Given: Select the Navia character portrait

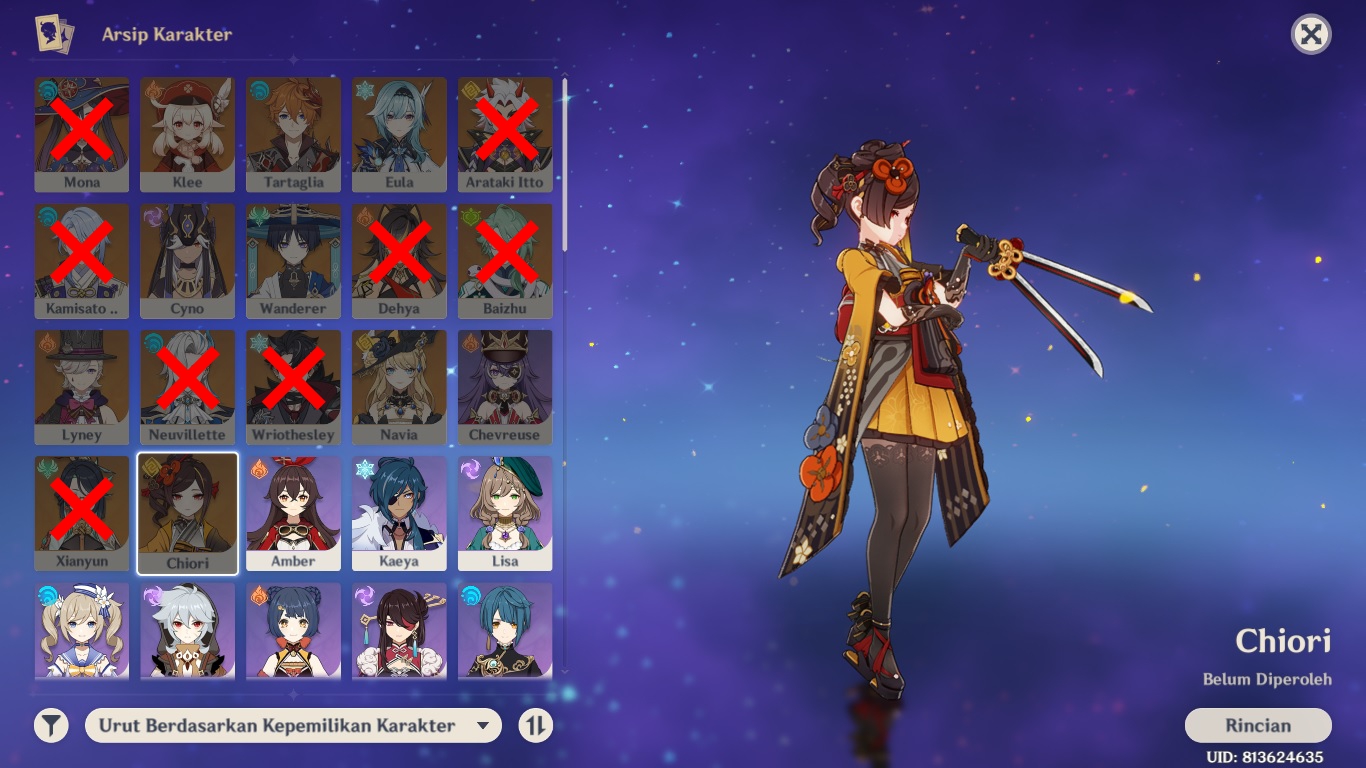Looking at the screenshot, I should coord(399,385).
